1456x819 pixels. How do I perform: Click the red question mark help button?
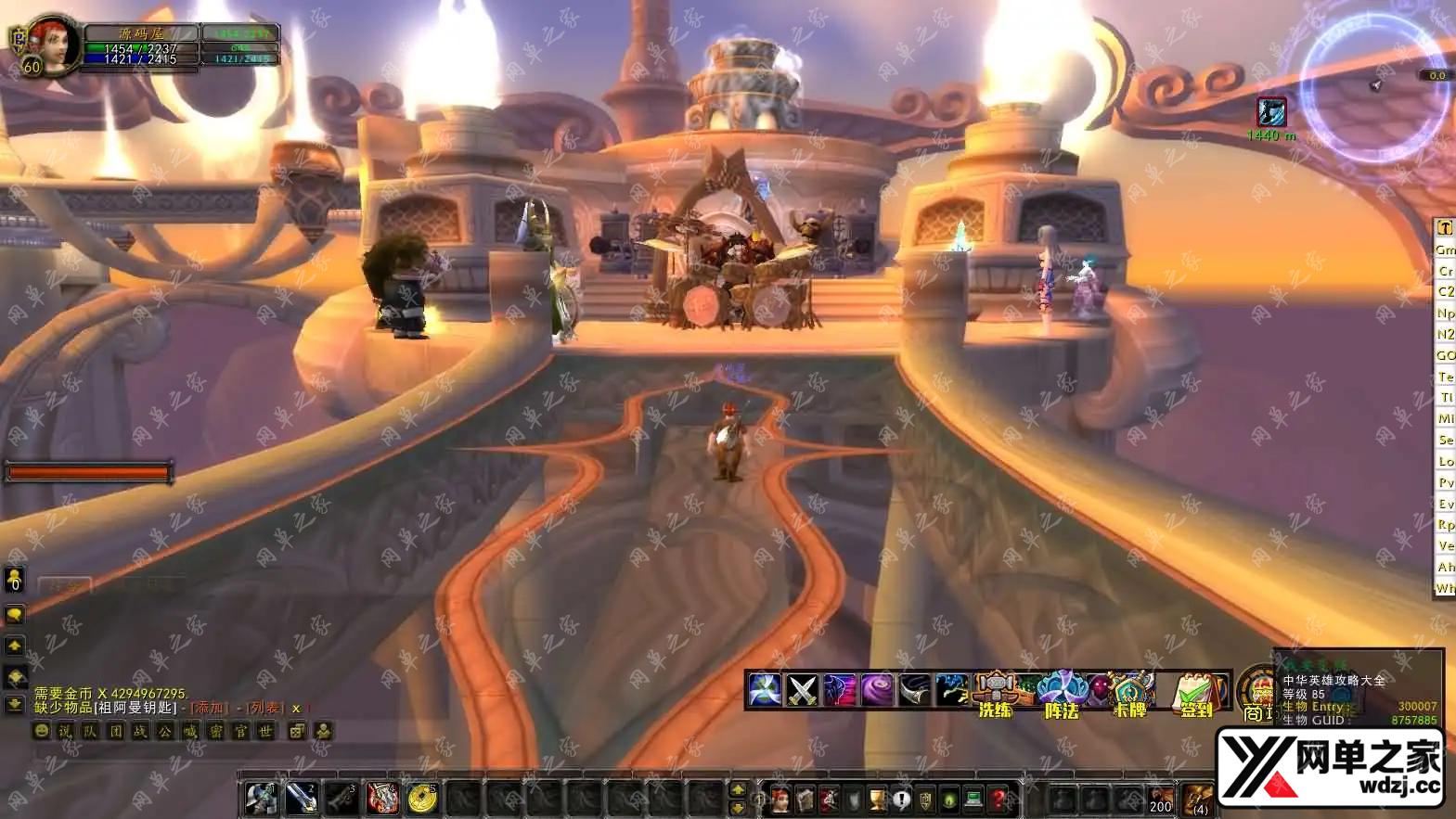(x=999, y=799)
